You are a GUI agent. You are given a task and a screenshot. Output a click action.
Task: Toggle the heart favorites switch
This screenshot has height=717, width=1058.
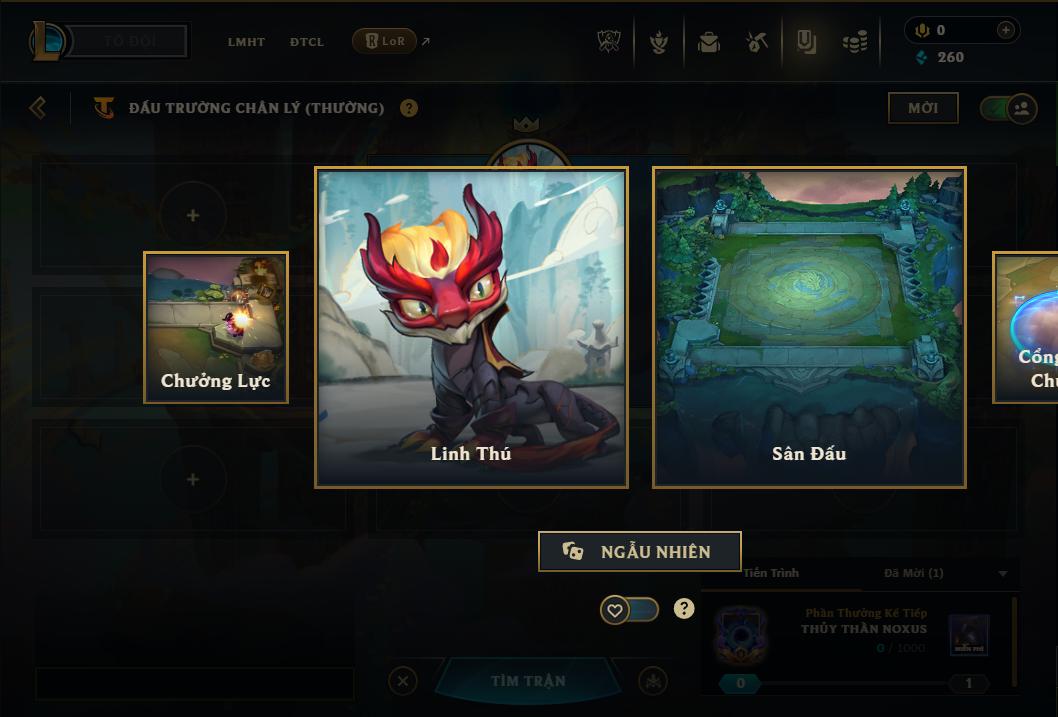tap(629, 609)
